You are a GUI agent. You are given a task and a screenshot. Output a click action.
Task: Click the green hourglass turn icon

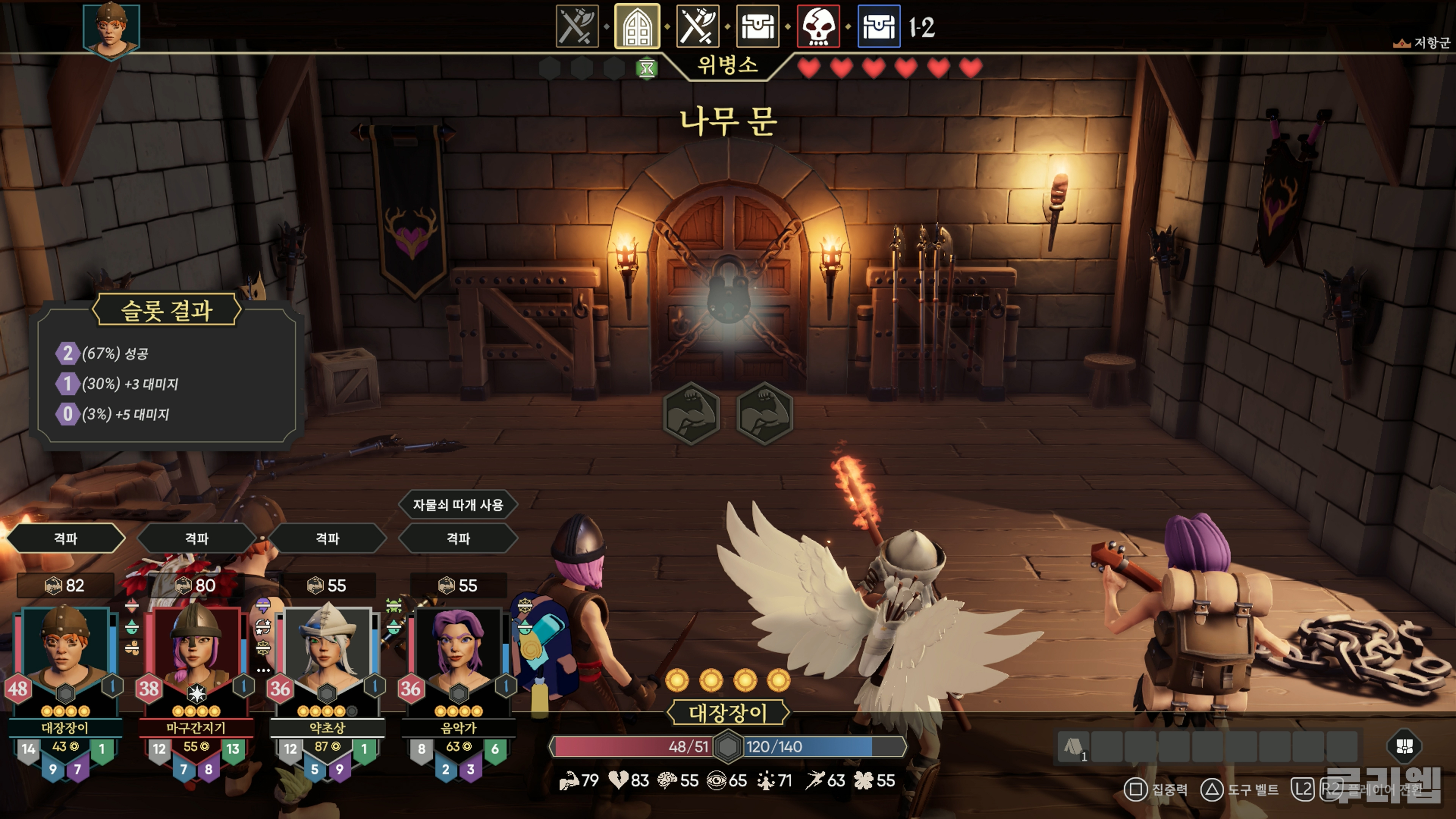tap(646, 69)
